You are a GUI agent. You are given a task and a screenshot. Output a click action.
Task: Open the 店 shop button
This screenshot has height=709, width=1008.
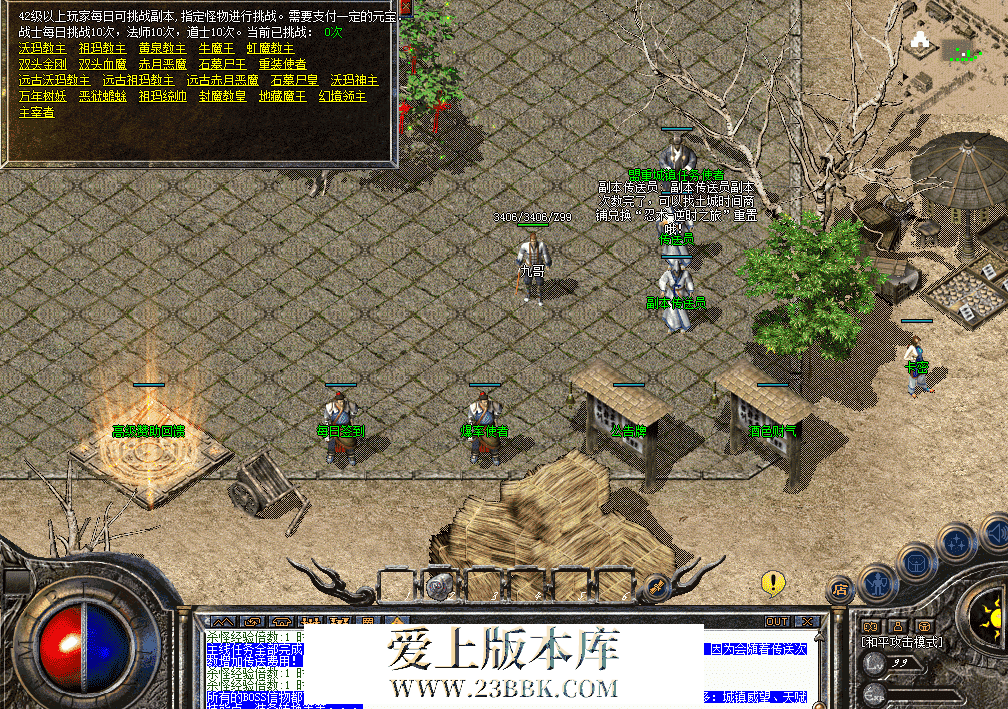(840, 588)
